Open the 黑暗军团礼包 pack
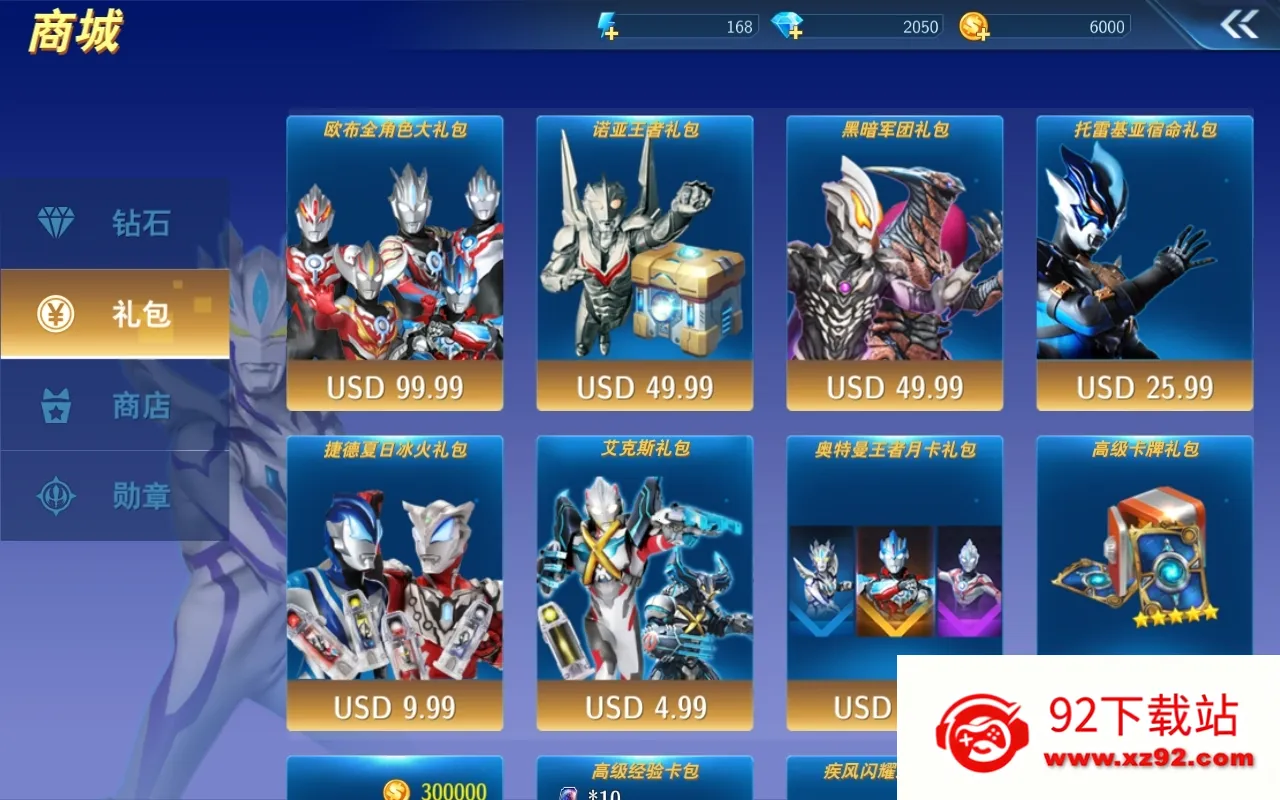The width and height of the screenshot is (1280, 800). 894,263
